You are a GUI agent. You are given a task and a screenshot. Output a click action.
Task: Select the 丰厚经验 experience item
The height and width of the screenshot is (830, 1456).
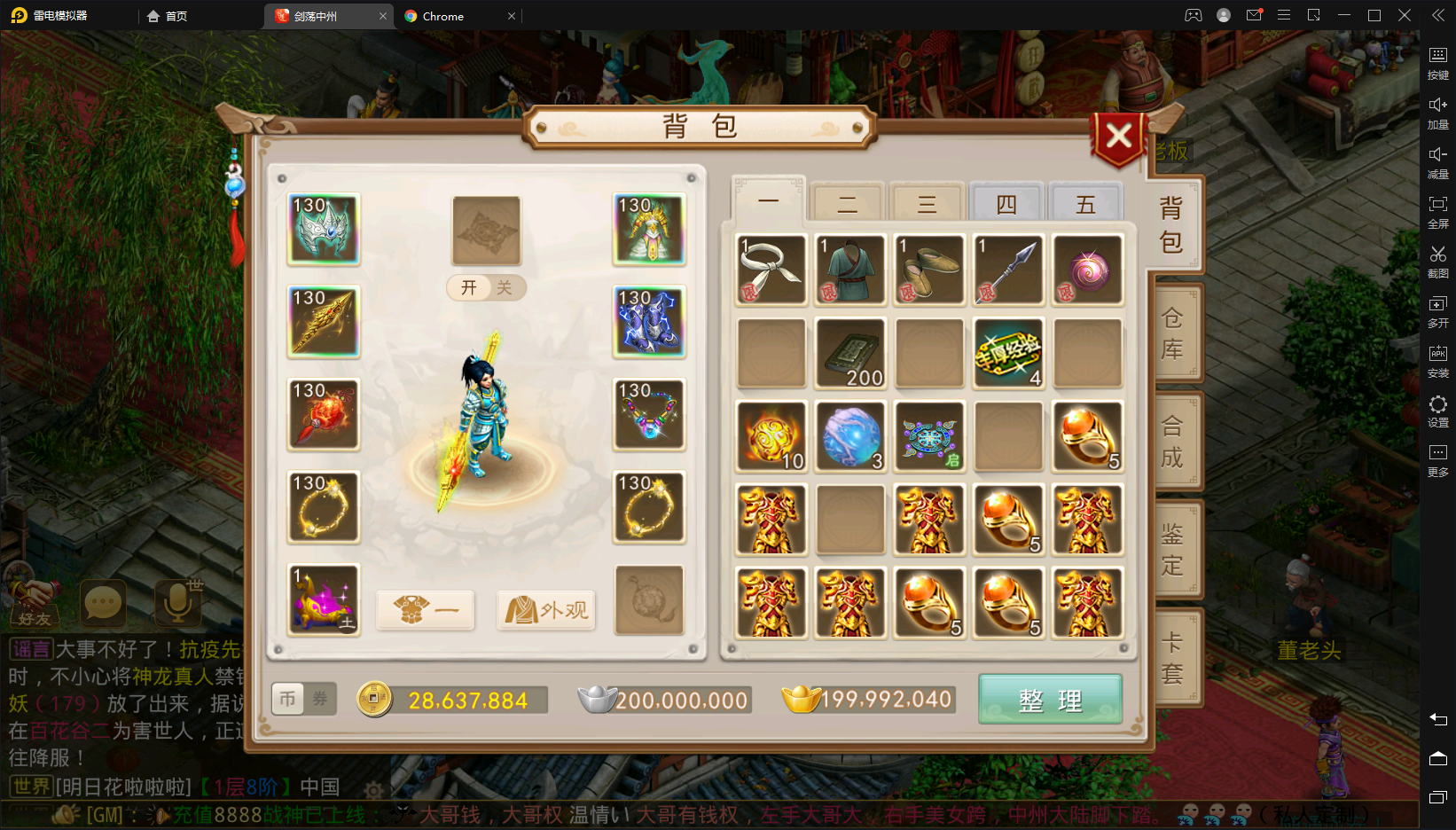coord(1008,354)
